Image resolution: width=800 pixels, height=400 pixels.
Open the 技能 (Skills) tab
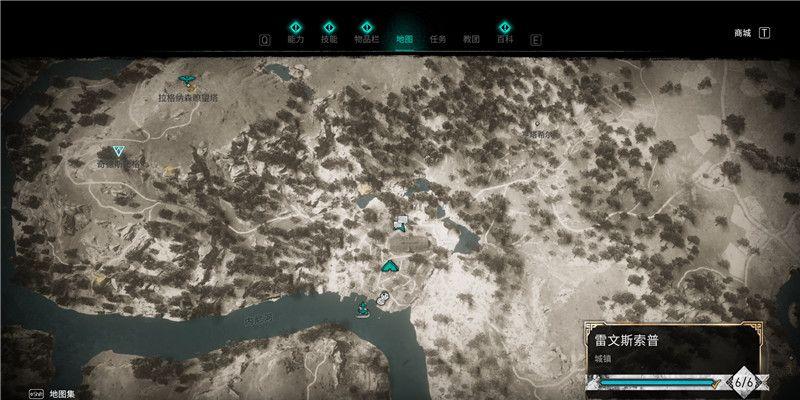[x=329, y=40]
